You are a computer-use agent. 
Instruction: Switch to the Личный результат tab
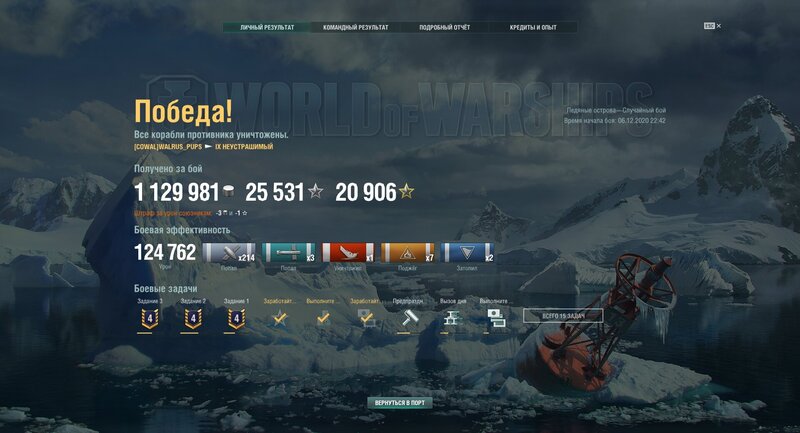[x=267, y=27]
